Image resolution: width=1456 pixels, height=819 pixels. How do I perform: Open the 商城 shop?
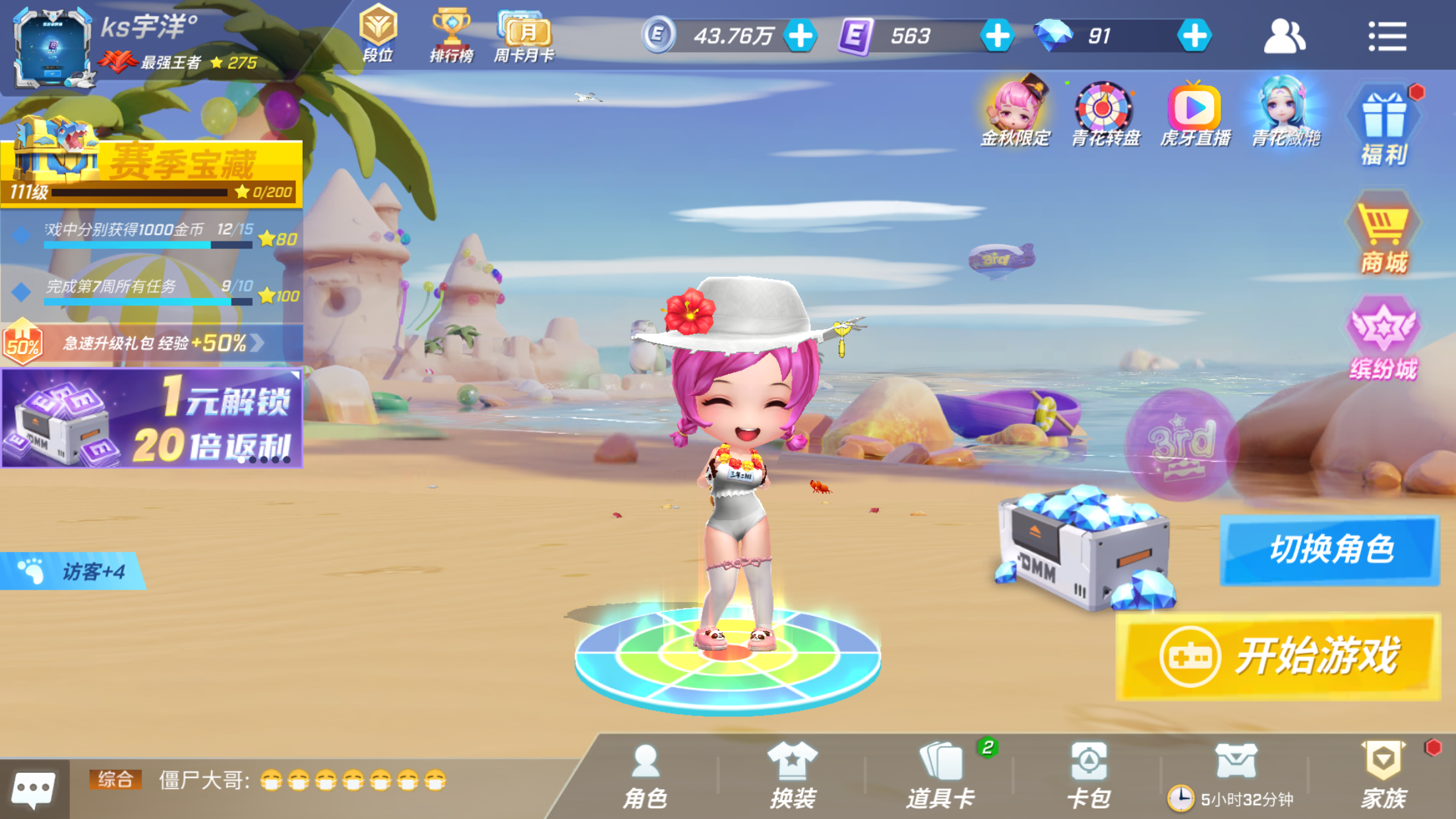pos(1383,237)
